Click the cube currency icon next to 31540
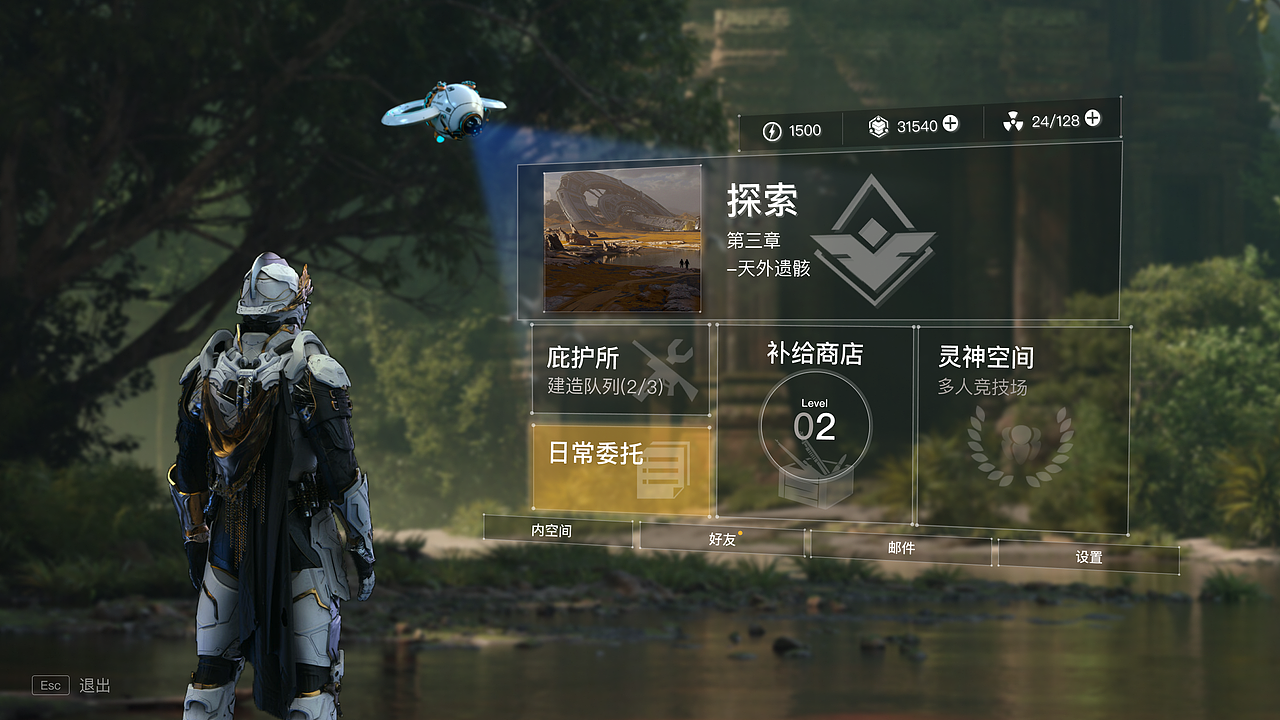The width and height of the screenshot is (1280, 720). click(x=878, y=126)
